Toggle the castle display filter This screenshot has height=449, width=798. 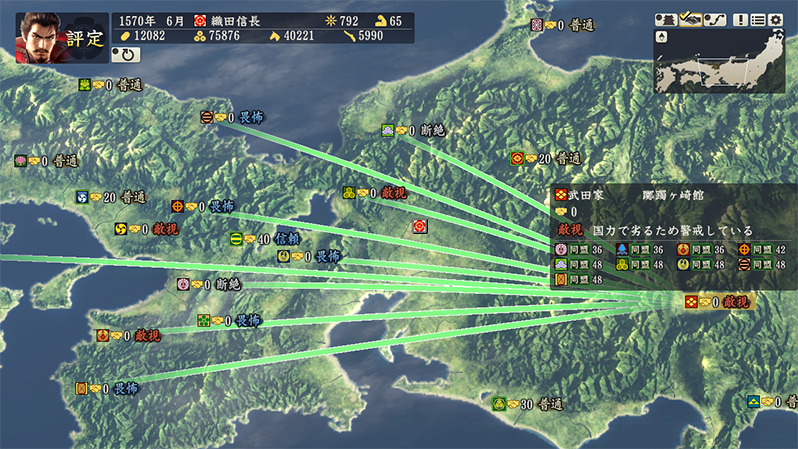666,19
